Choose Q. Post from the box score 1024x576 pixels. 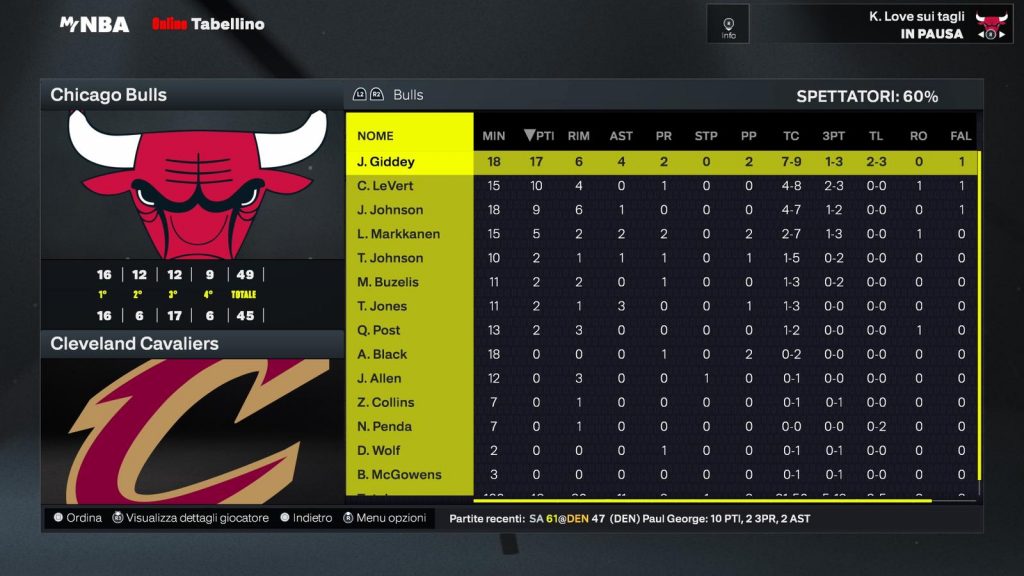[x=379, y=330]
